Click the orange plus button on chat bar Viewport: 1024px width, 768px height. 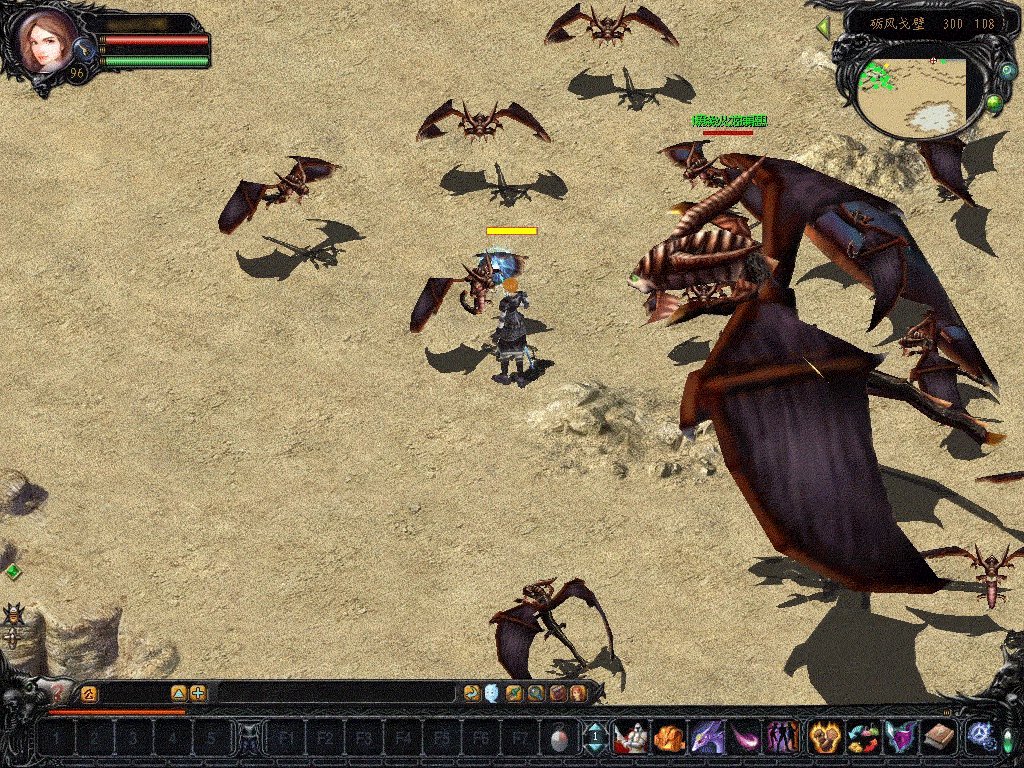198,692
